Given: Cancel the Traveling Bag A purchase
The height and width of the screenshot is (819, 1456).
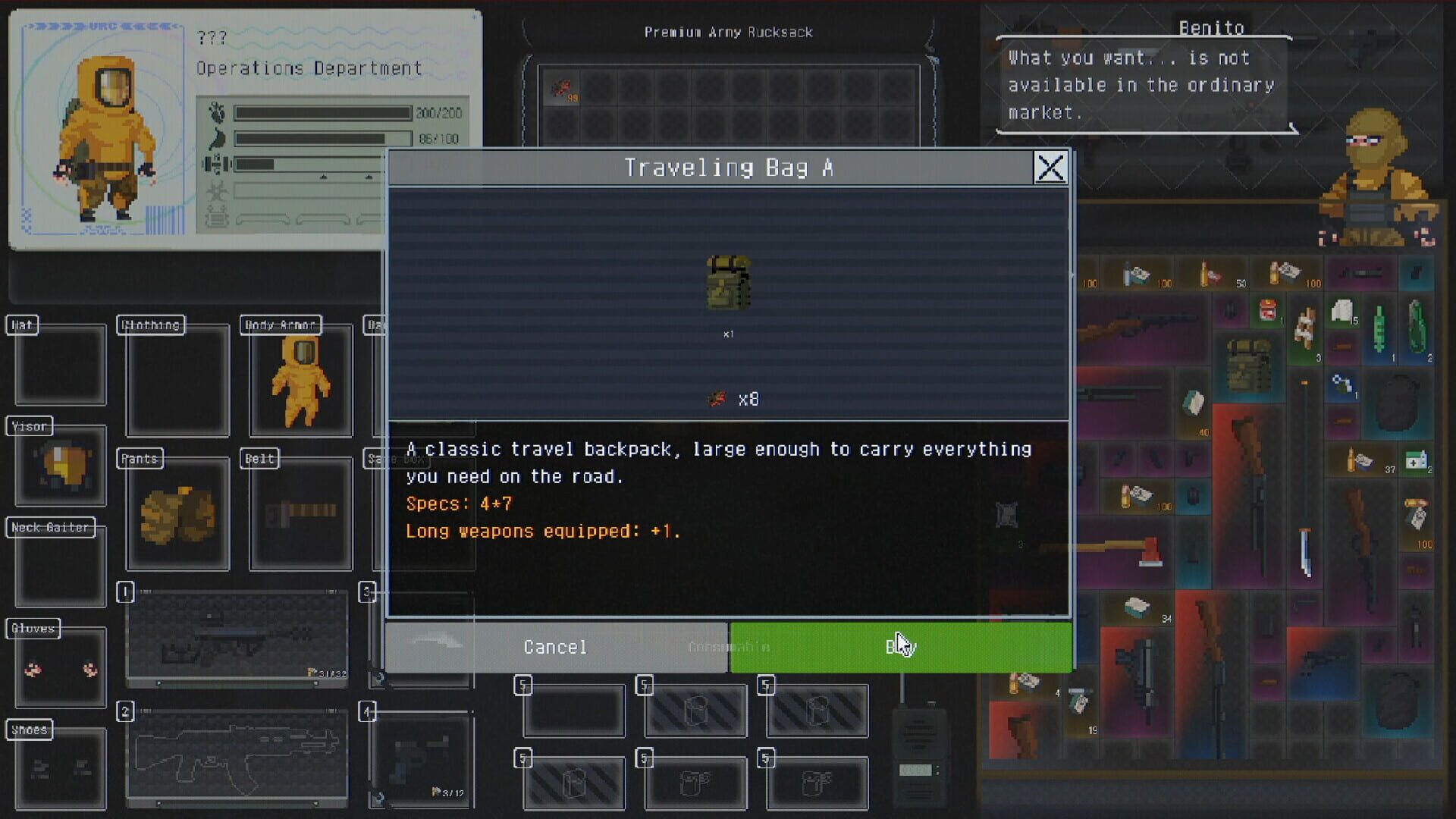Looking at the screenshot, I should pyautogui.click(x=554, y=647).
